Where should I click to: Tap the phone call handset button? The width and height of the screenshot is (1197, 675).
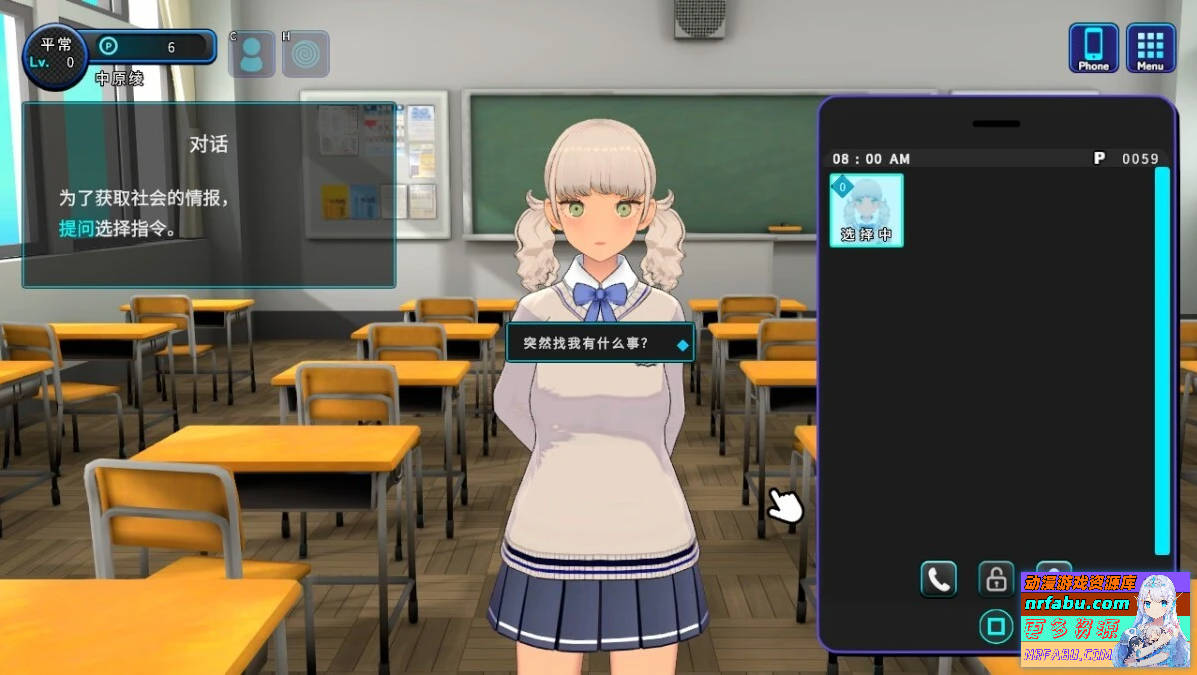point(938,578)
